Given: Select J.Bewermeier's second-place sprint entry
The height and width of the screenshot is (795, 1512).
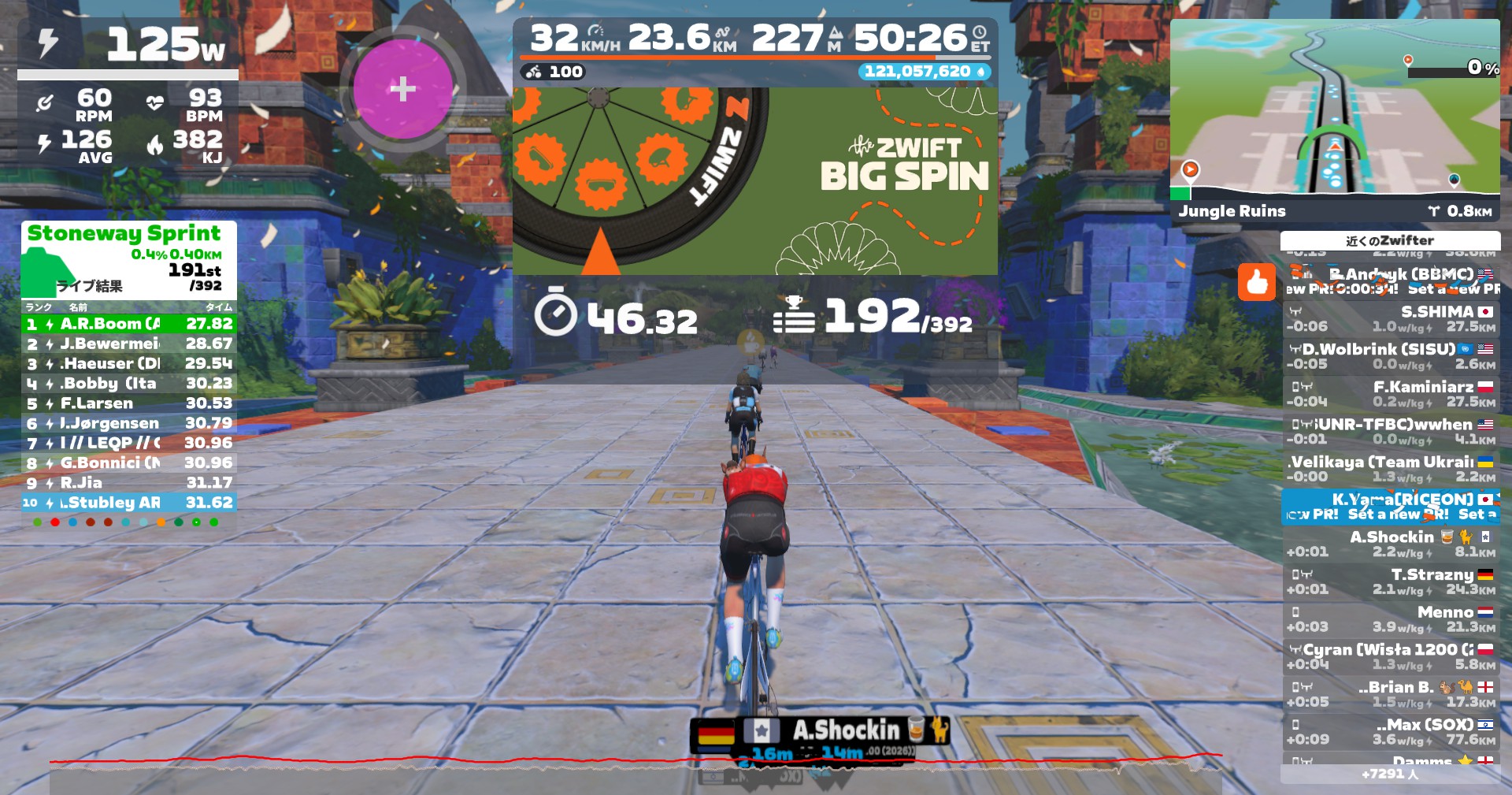Looking at the screenshot, I should tap(129, 344).
